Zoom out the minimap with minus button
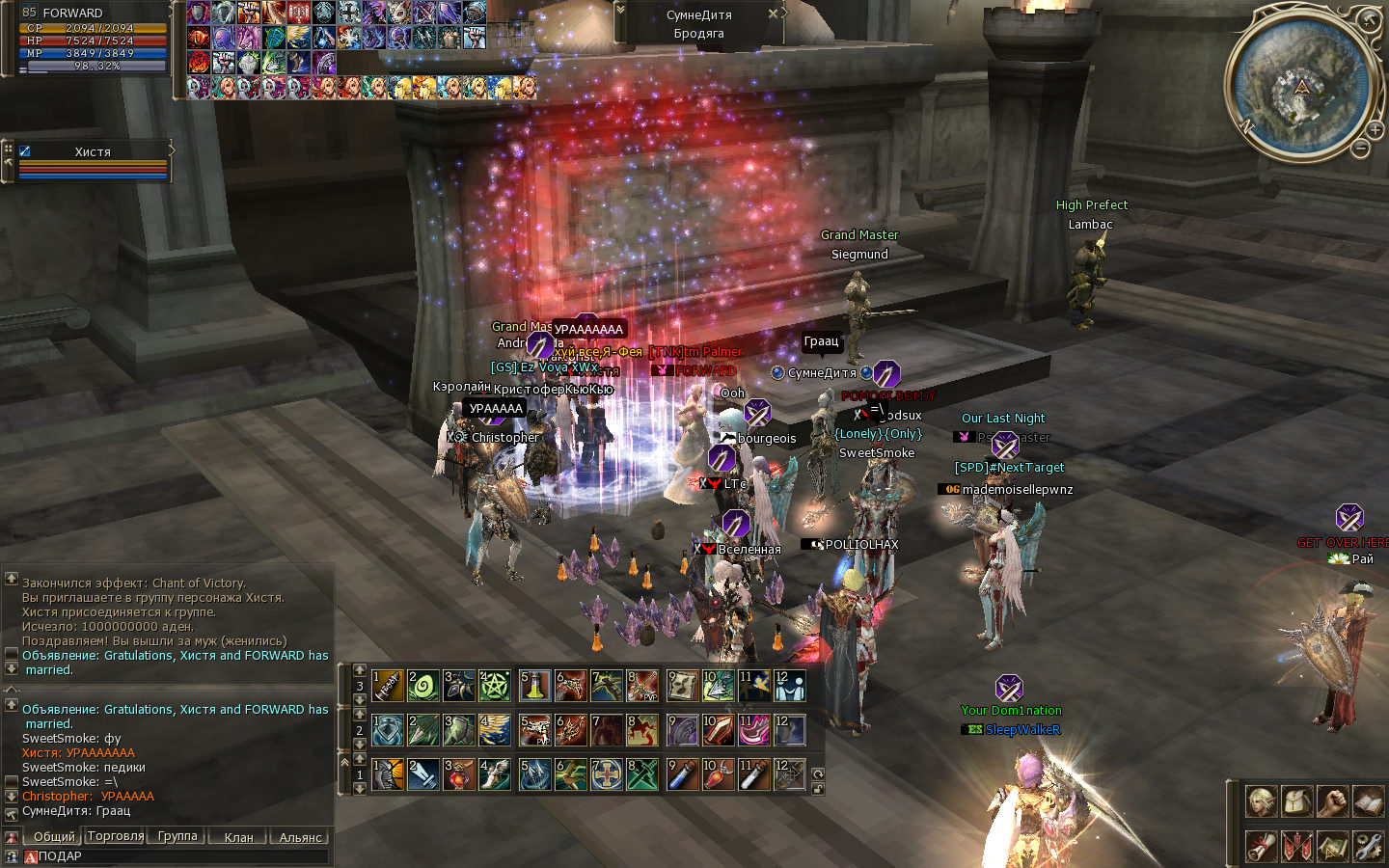 point(1360,149)
